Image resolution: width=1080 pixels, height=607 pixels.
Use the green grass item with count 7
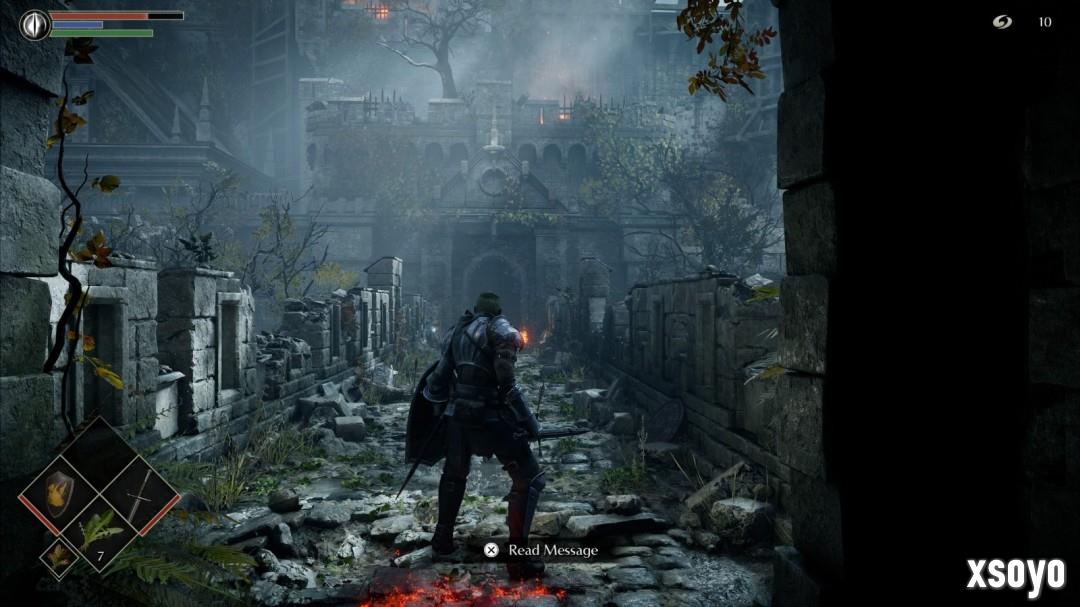(99, 532)
